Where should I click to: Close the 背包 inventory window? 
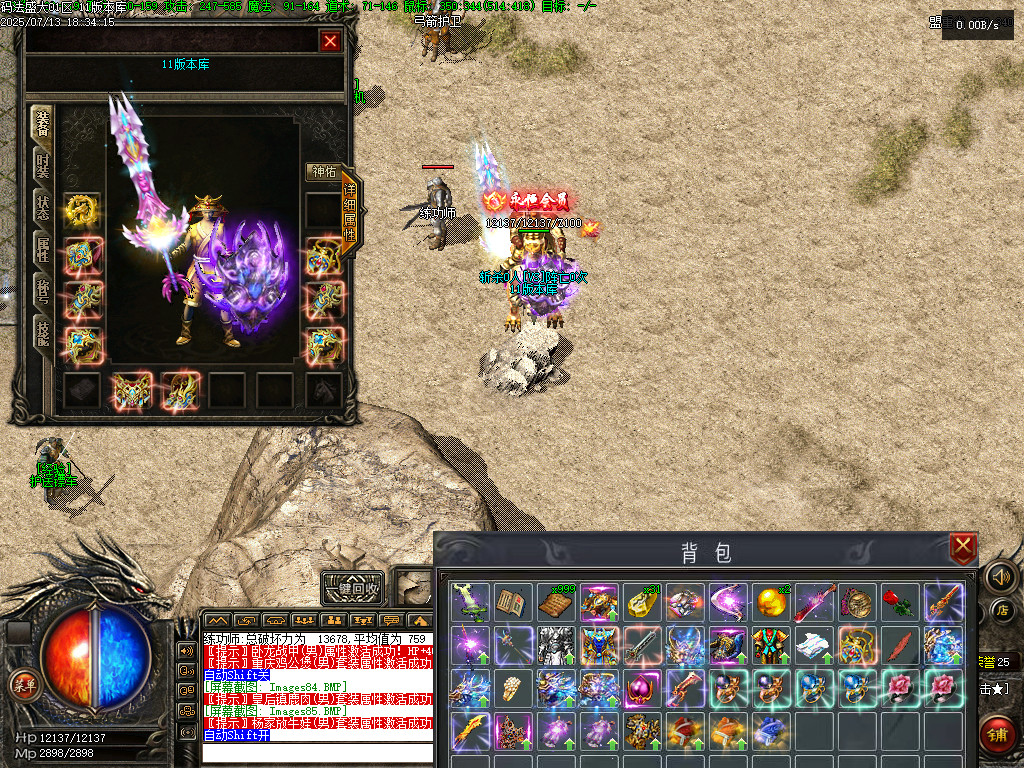click(963, 547)
